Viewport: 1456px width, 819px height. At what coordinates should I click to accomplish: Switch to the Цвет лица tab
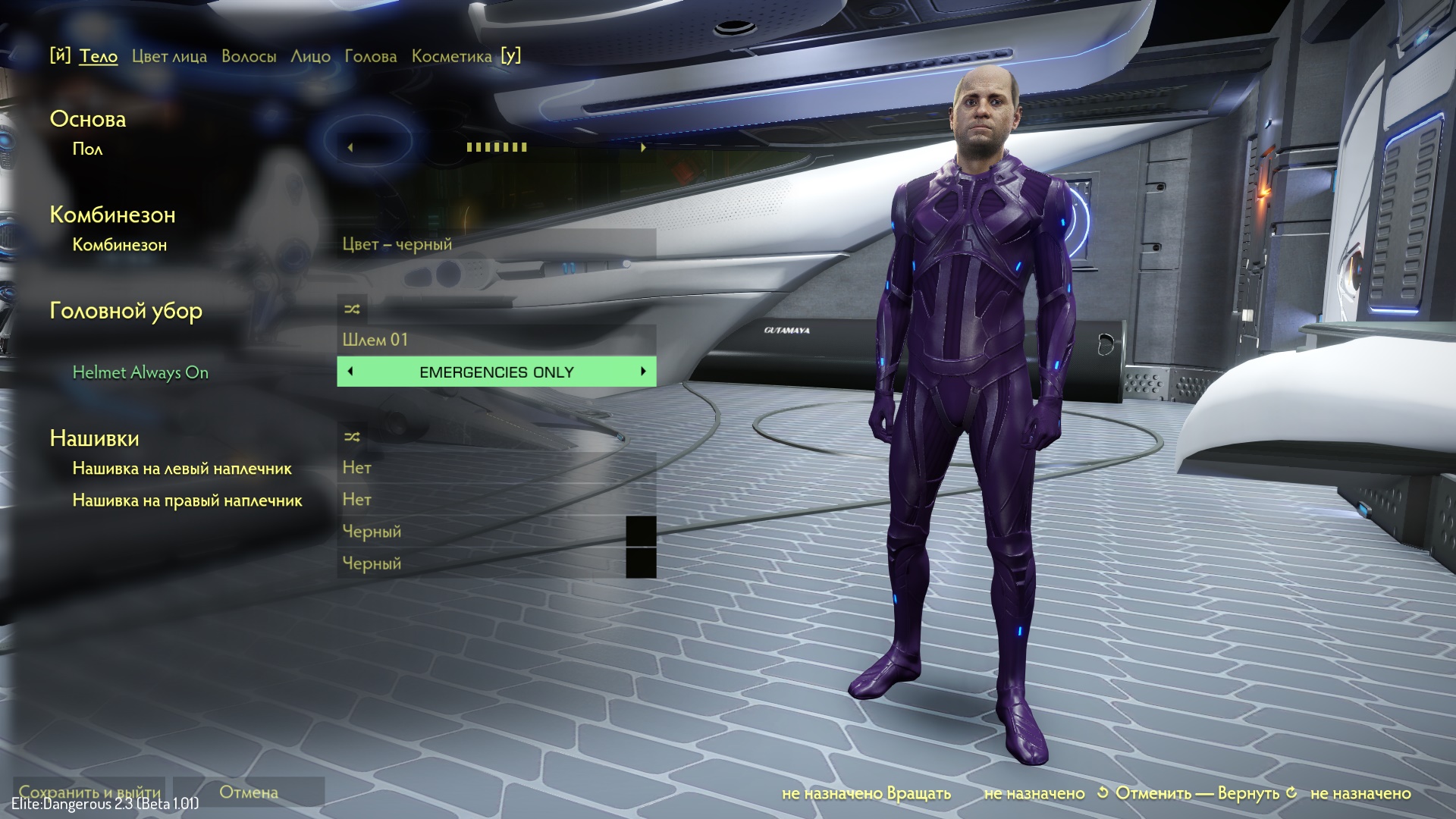coord(169,56)
